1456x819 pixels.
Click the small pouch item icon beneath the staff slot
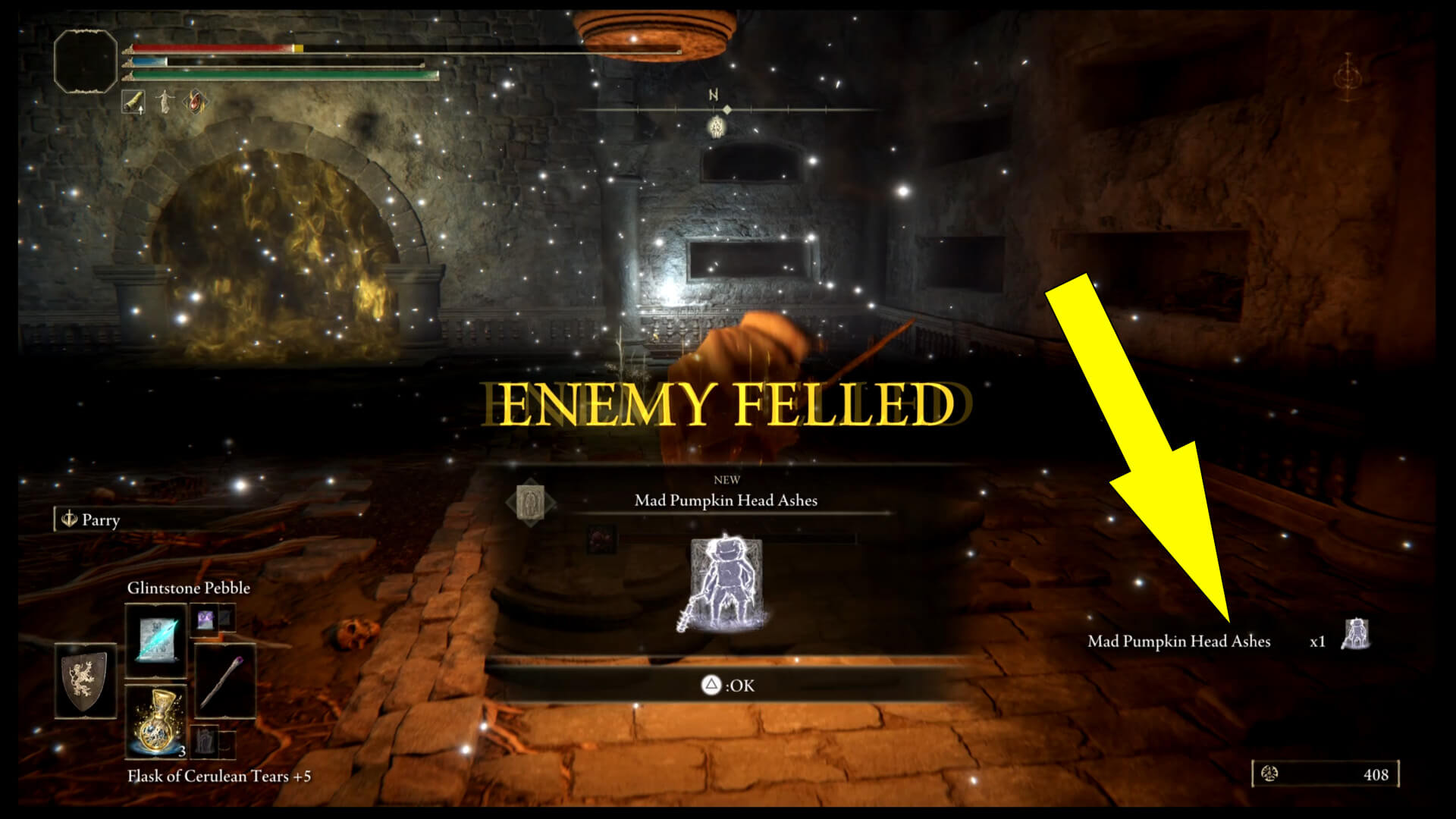(205, 742)
